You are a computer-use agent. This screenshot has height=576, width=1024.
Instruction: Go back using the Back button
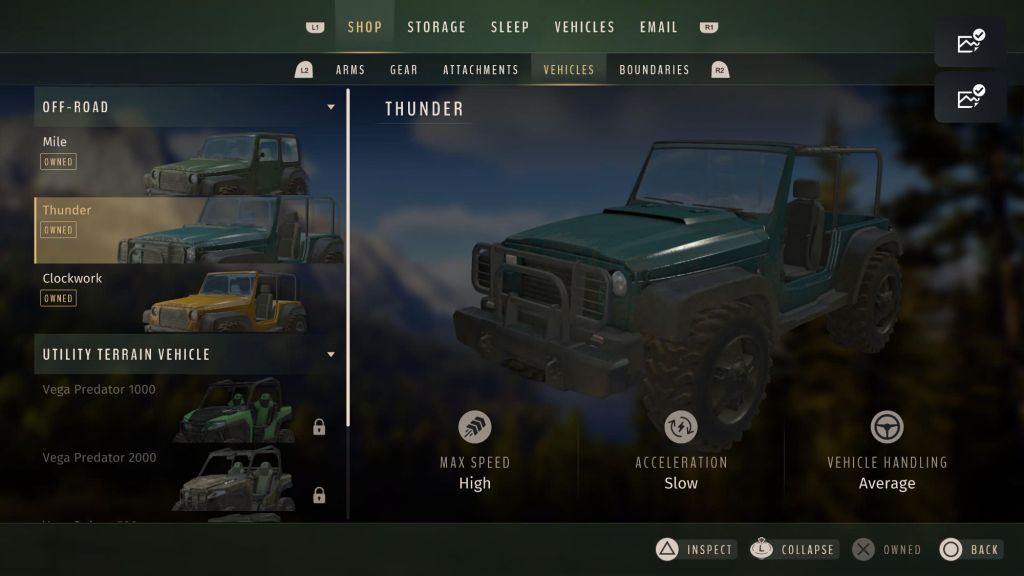tap(970, 549)
